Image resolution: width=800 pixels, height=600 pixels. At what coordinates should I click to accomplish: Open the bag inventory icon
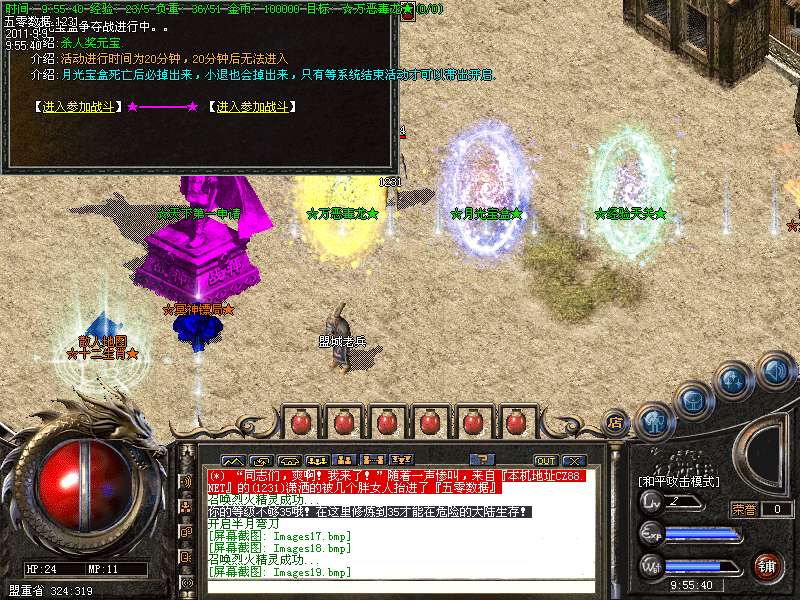[692, 401]
